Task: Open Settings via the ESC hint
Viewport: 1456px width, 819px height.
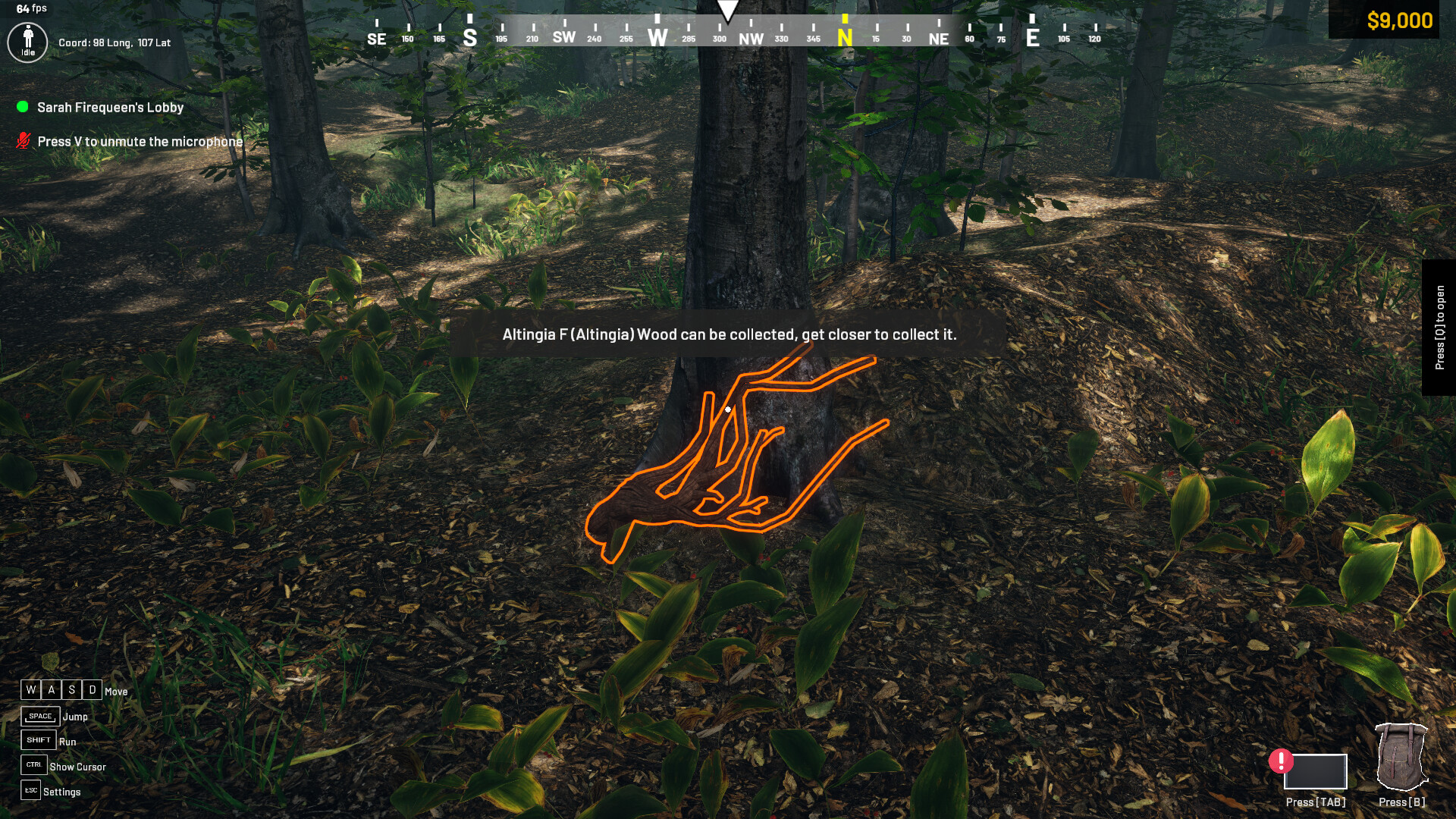Action: (31, 790)
